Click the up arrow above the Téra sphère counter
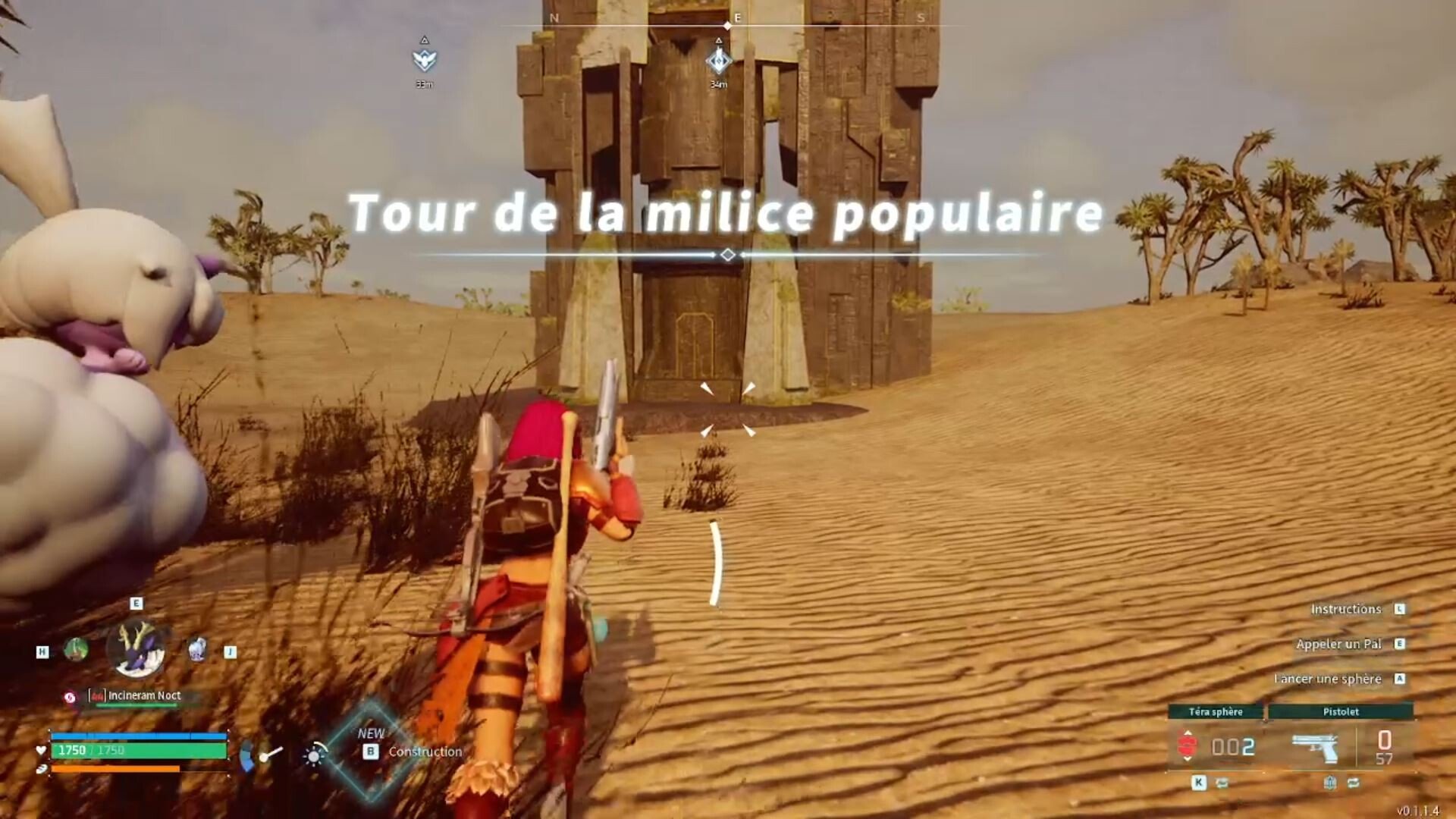The image size is (1456, 819). click(x=1188, y=733)
